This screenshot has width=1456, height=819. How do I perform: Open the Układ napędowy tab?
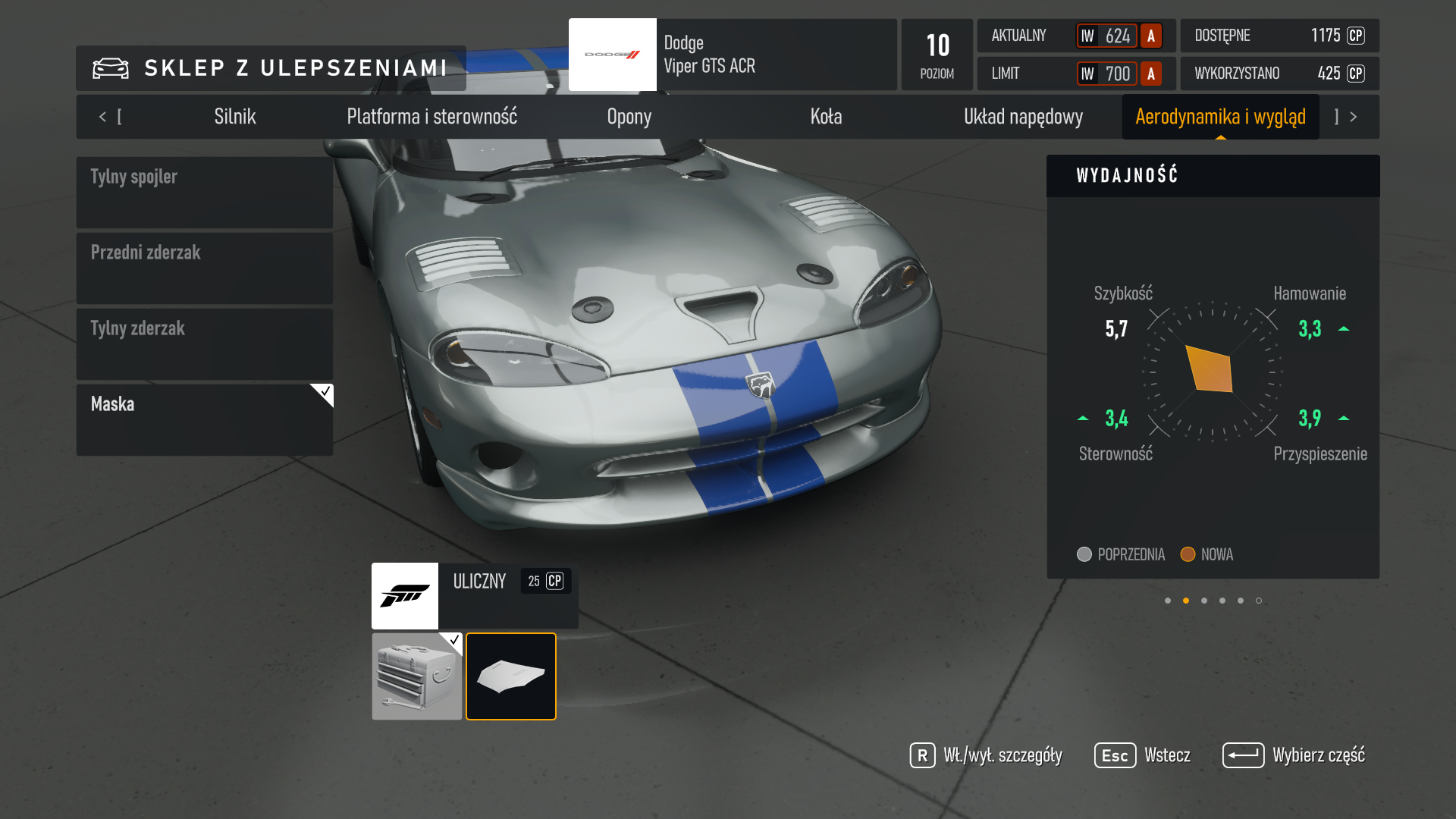[1023, 117]
